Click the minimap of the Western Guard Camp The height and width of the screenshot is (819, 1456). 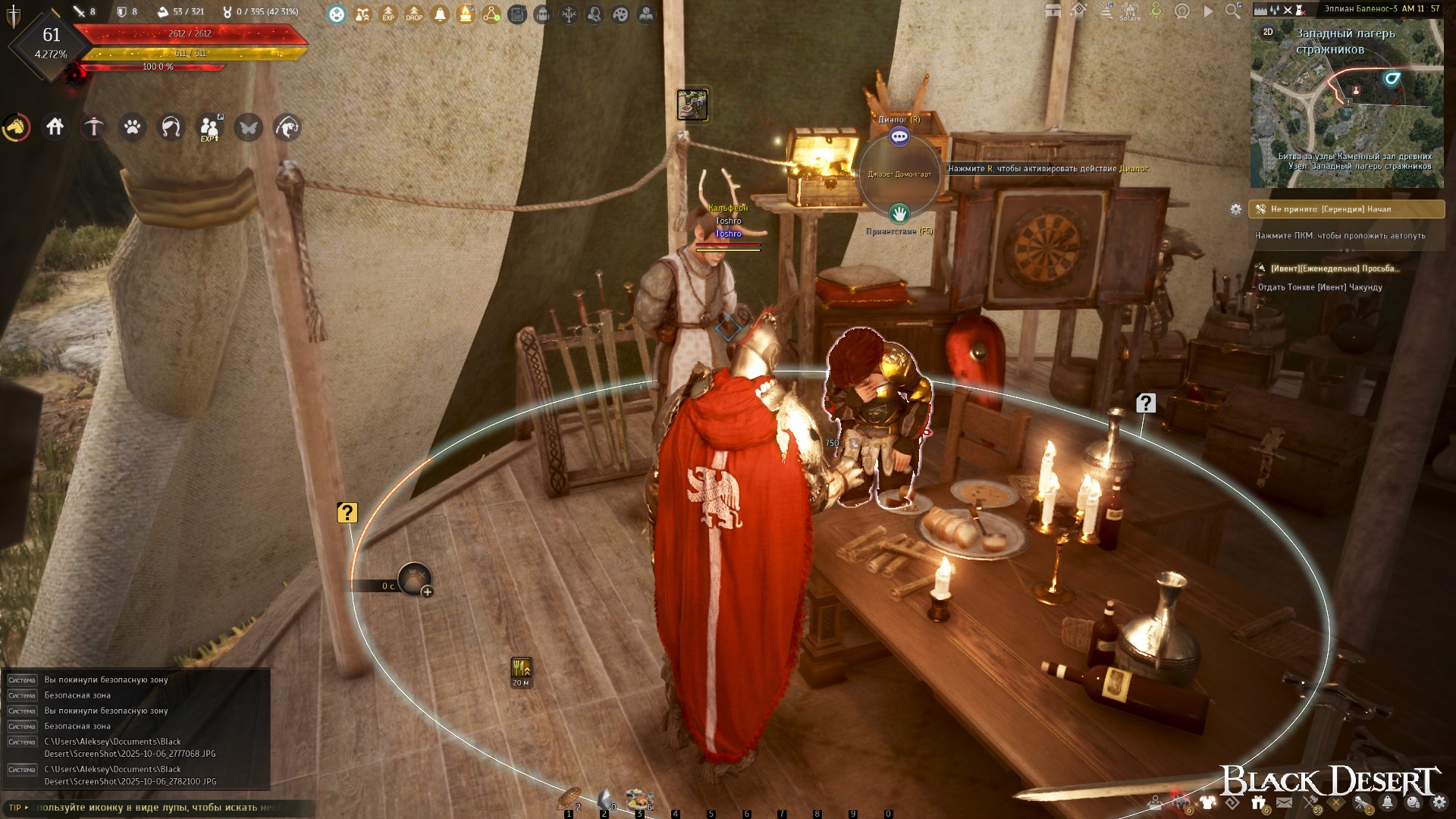tap(1347, 114)
